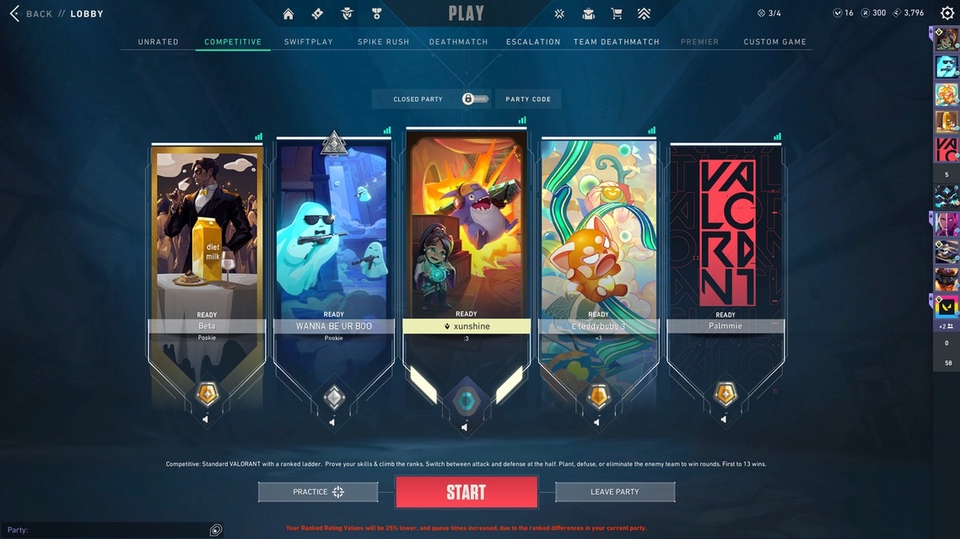Open the Practice range

coord(318,492)
